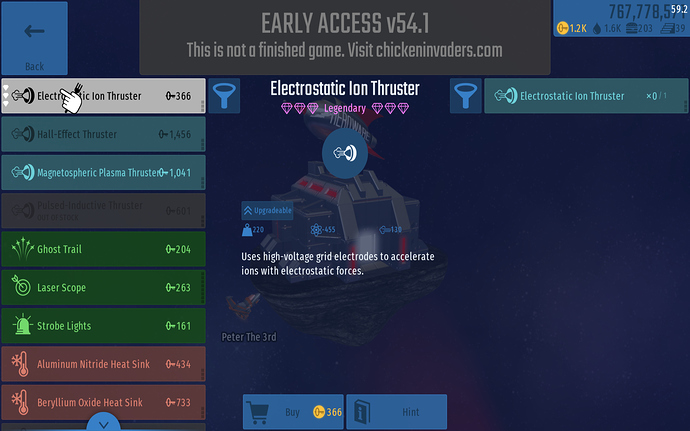Viewport: 690px width, 431px height.
Task: Open the shop list filter funnel
Action: (x=223, y=97)
